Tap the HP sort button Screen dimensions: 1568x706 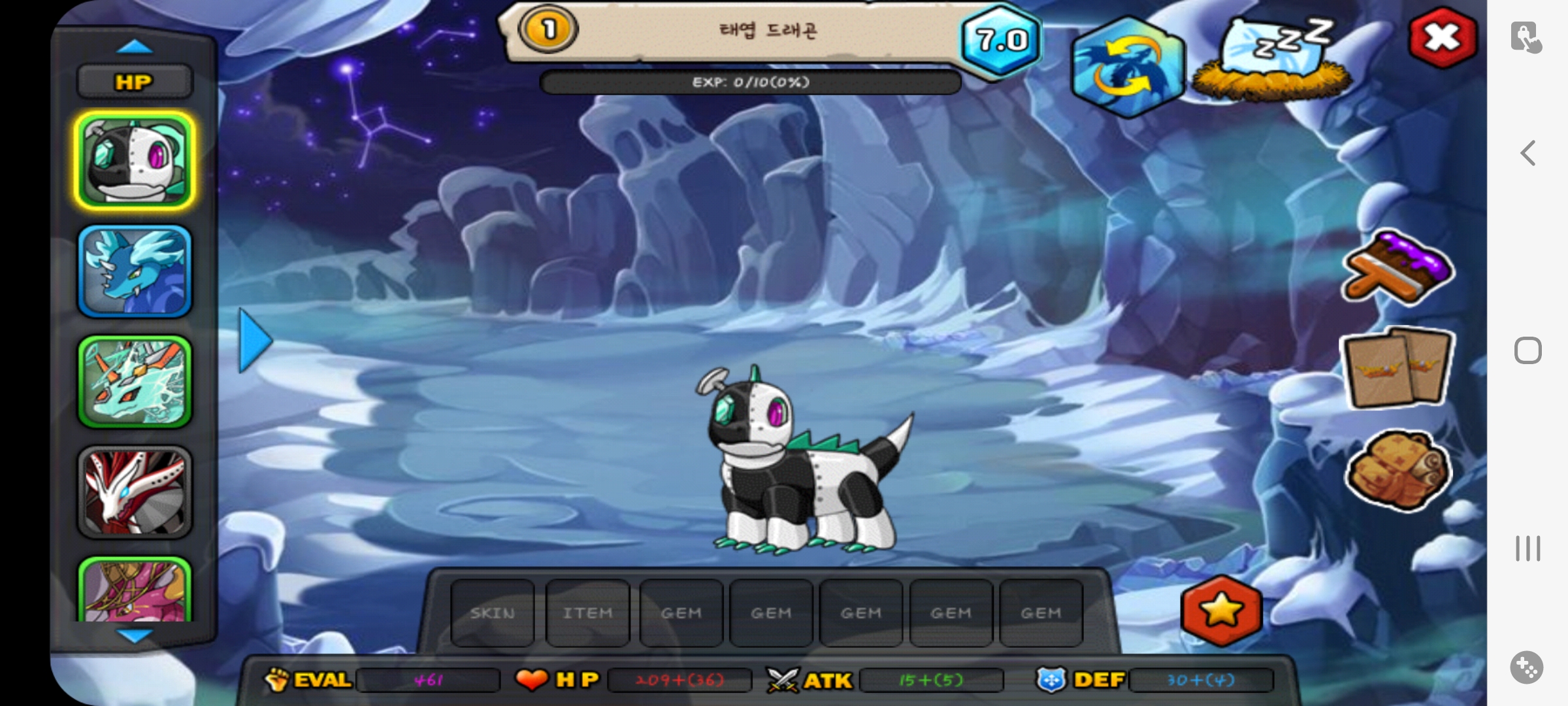pos(135,82)
